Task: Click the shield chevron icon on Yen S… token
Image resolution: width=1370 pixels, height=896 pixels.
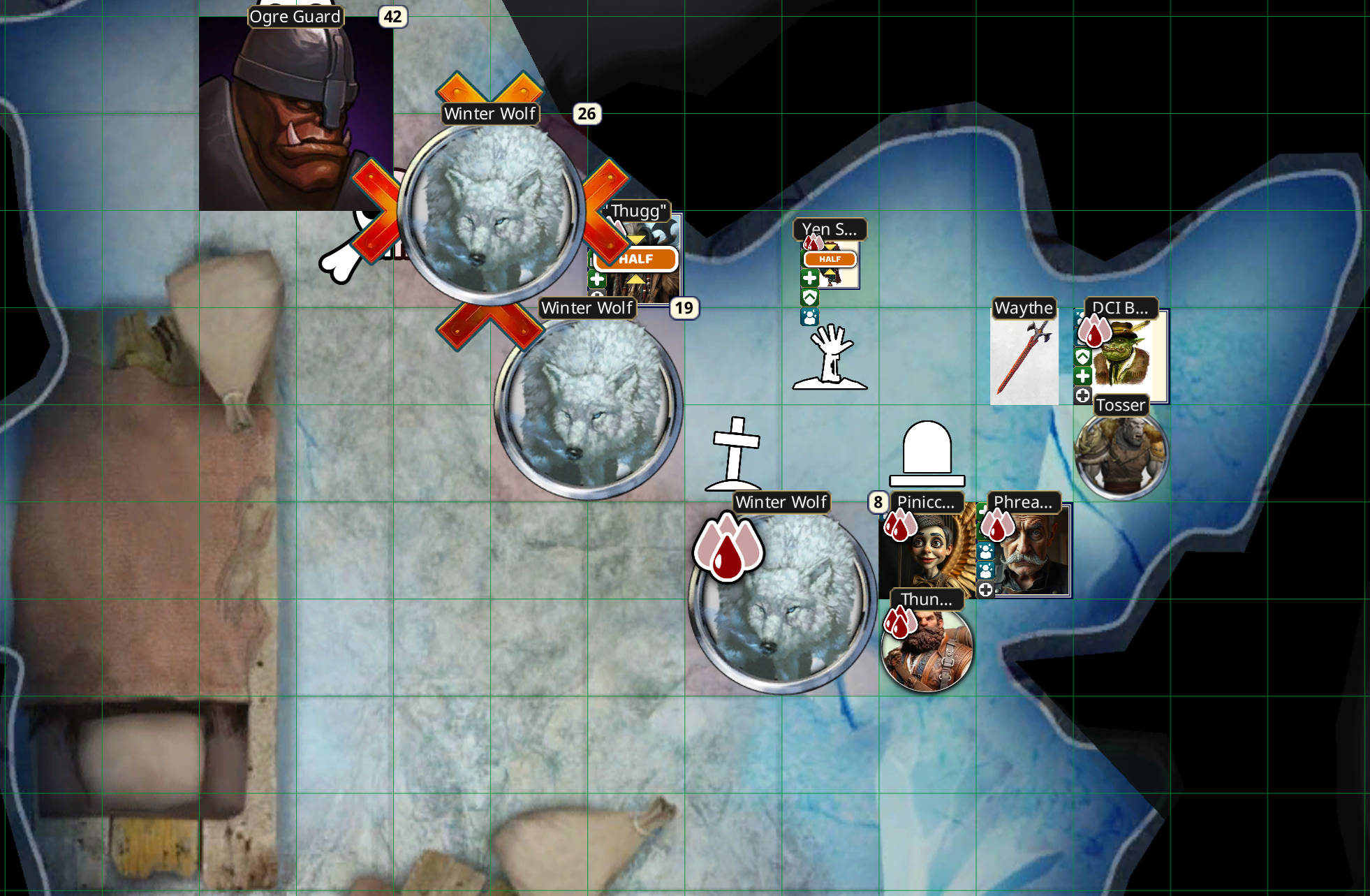Action: (810, 298)
